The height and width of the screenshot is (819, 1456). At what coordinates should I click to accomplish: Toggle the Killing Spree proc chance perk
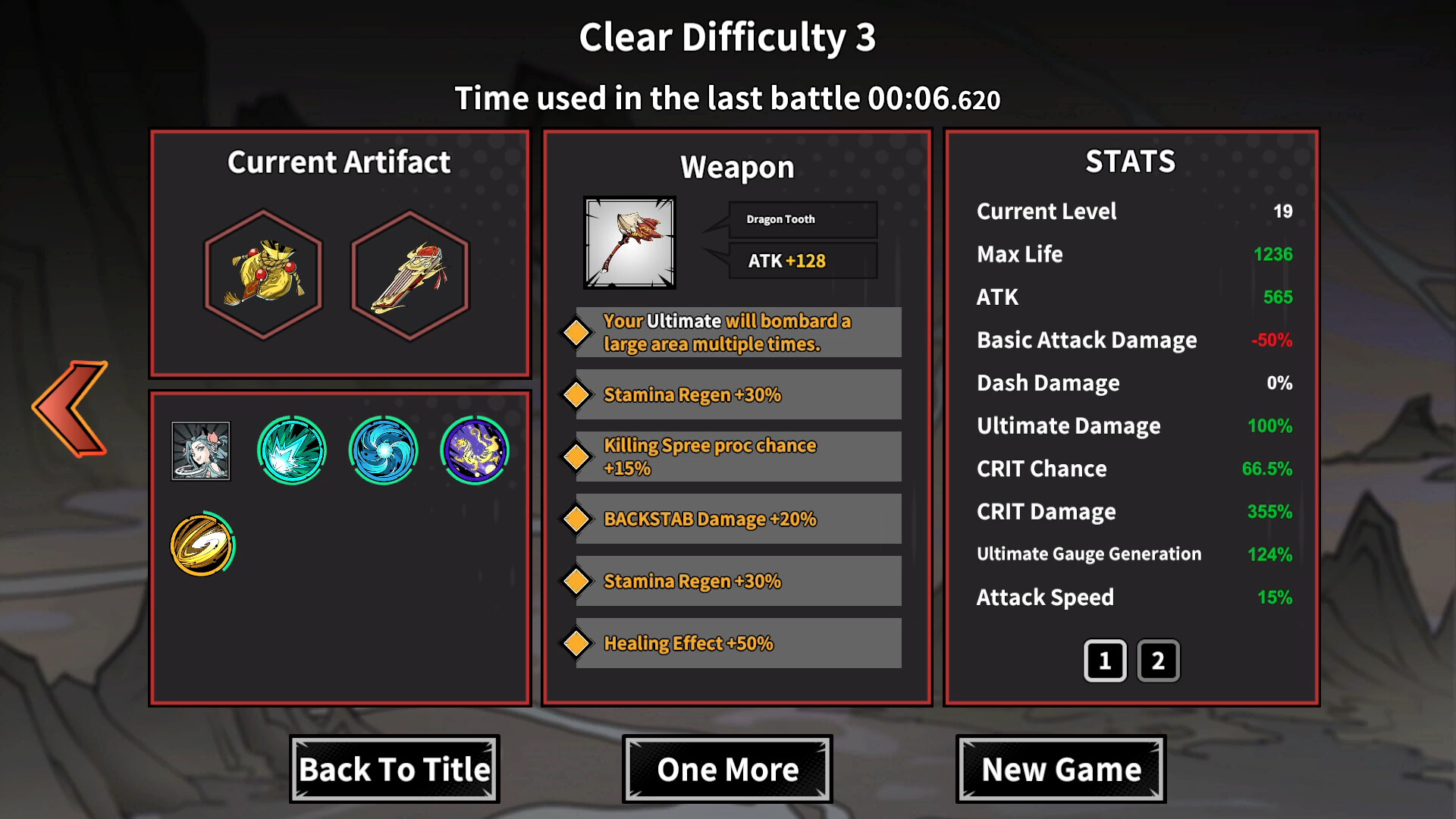(736, 456)
